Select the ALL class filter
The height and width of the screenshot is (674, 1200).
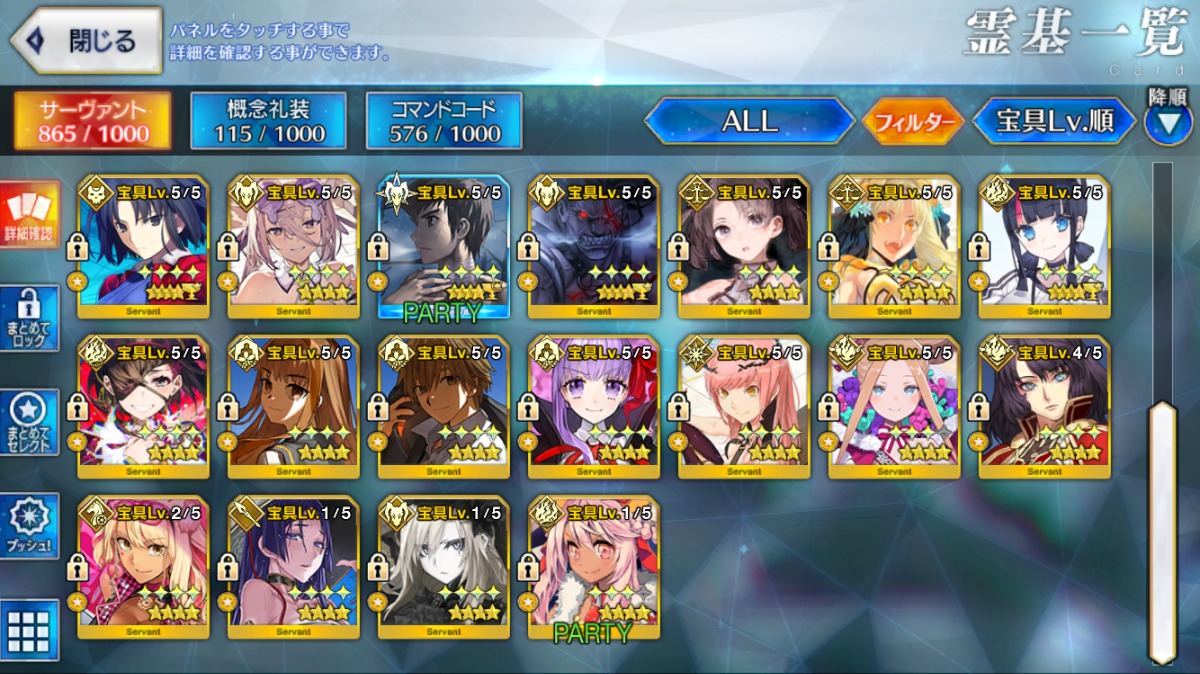749,121
